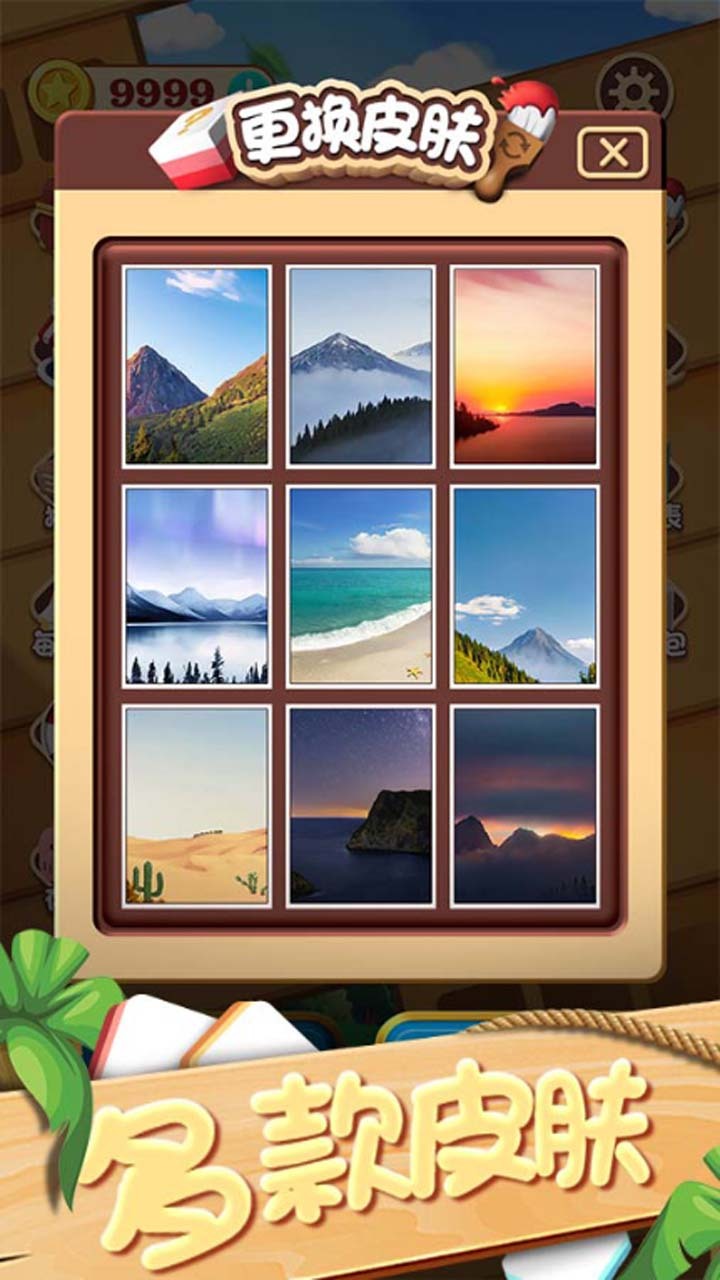Select the purple mountain green hills skin

[197, 366]
